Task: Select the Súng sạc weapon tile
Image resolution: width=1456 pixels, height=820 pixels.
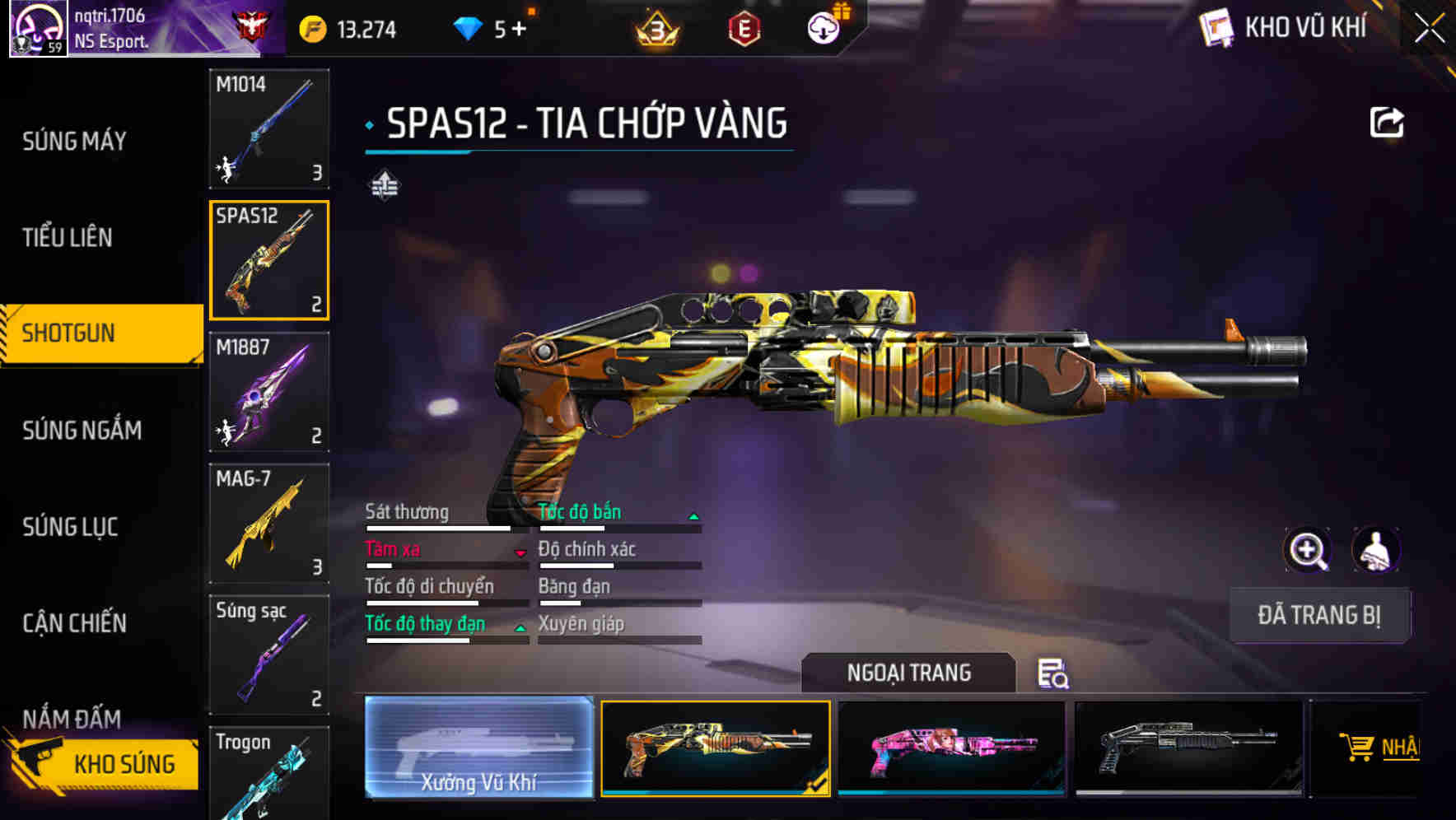Action: point(269,655)
